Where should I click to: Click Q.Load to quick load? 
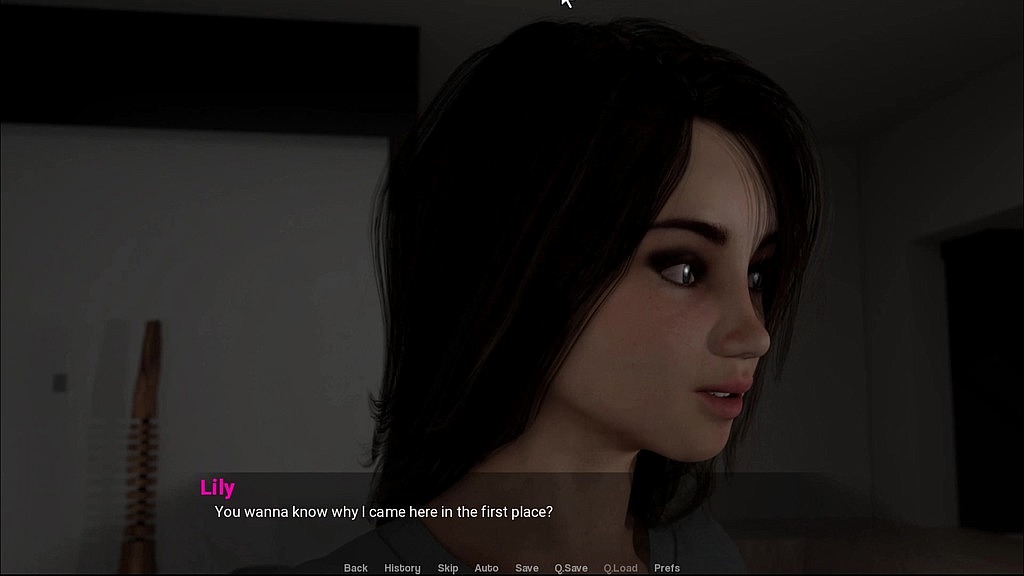(x=620, y=568)
